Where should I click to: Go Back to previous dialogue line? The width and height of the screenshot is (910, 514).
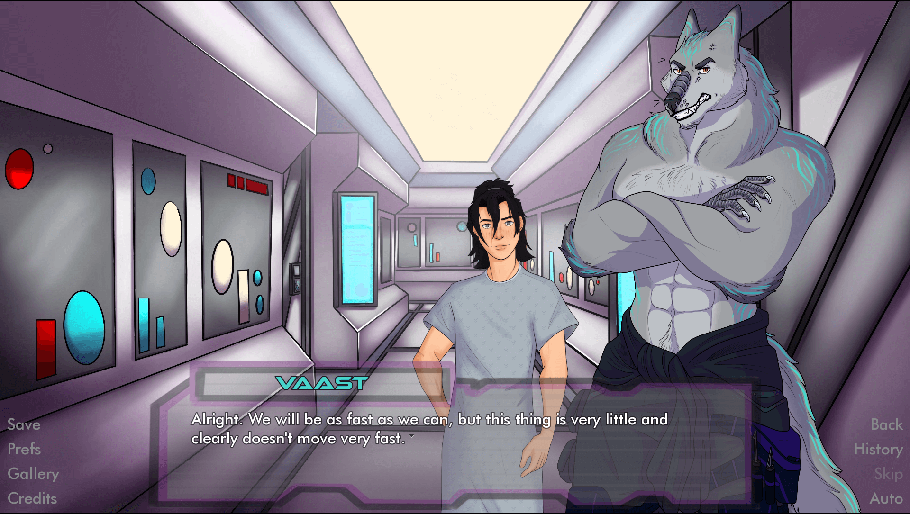pyautogui.click(x=886, y=425)
